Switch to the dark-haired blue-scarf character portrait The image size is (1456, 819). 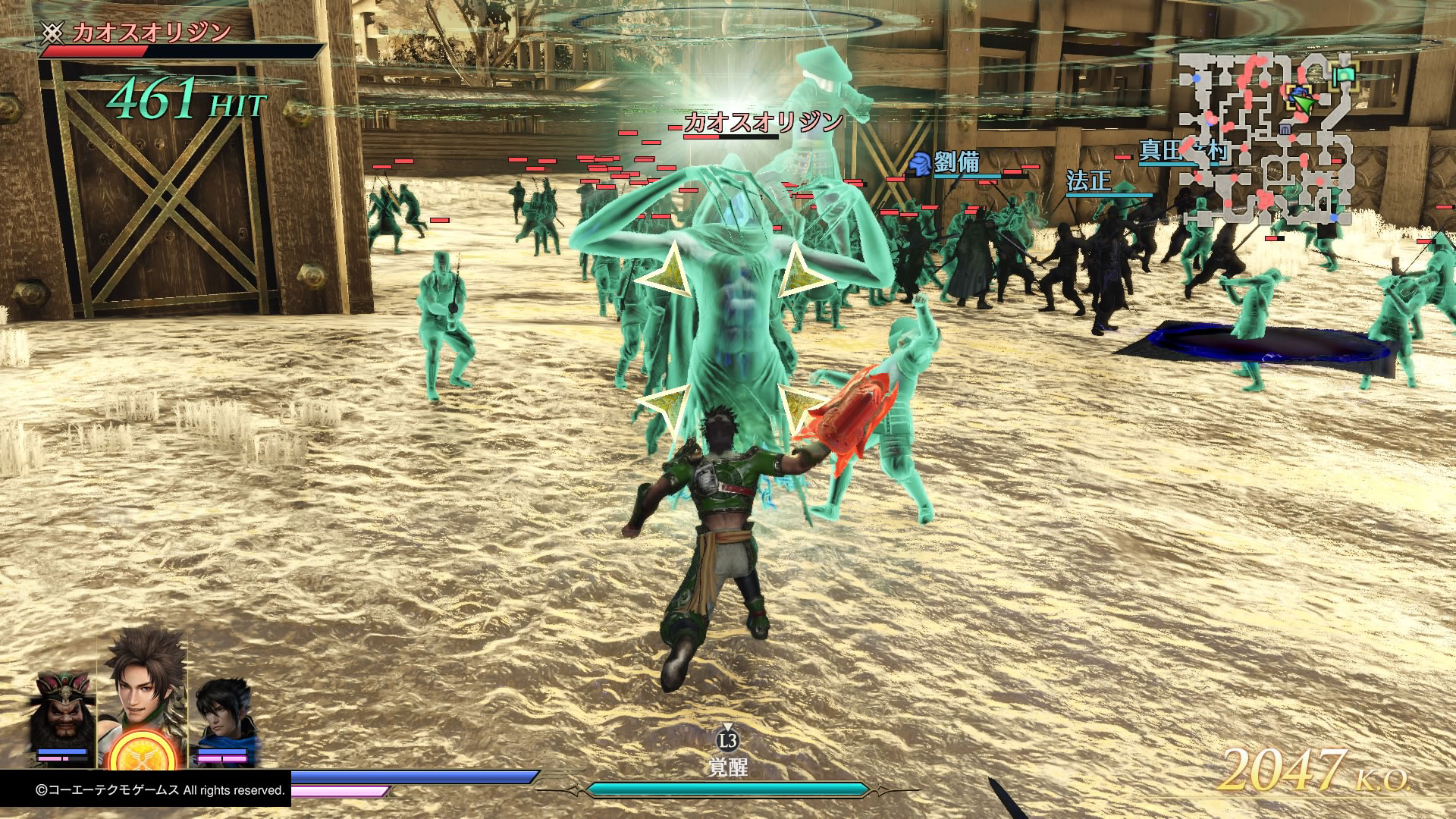tap(224, 714)
